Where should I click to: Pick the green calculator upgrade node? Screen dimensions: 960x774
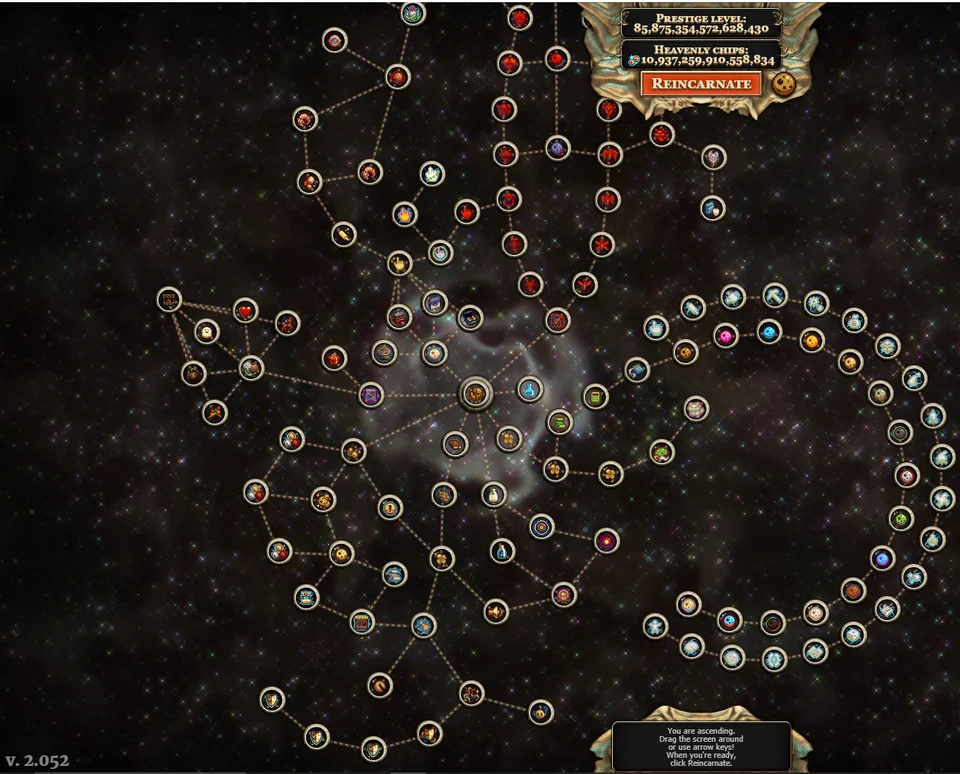596,396
